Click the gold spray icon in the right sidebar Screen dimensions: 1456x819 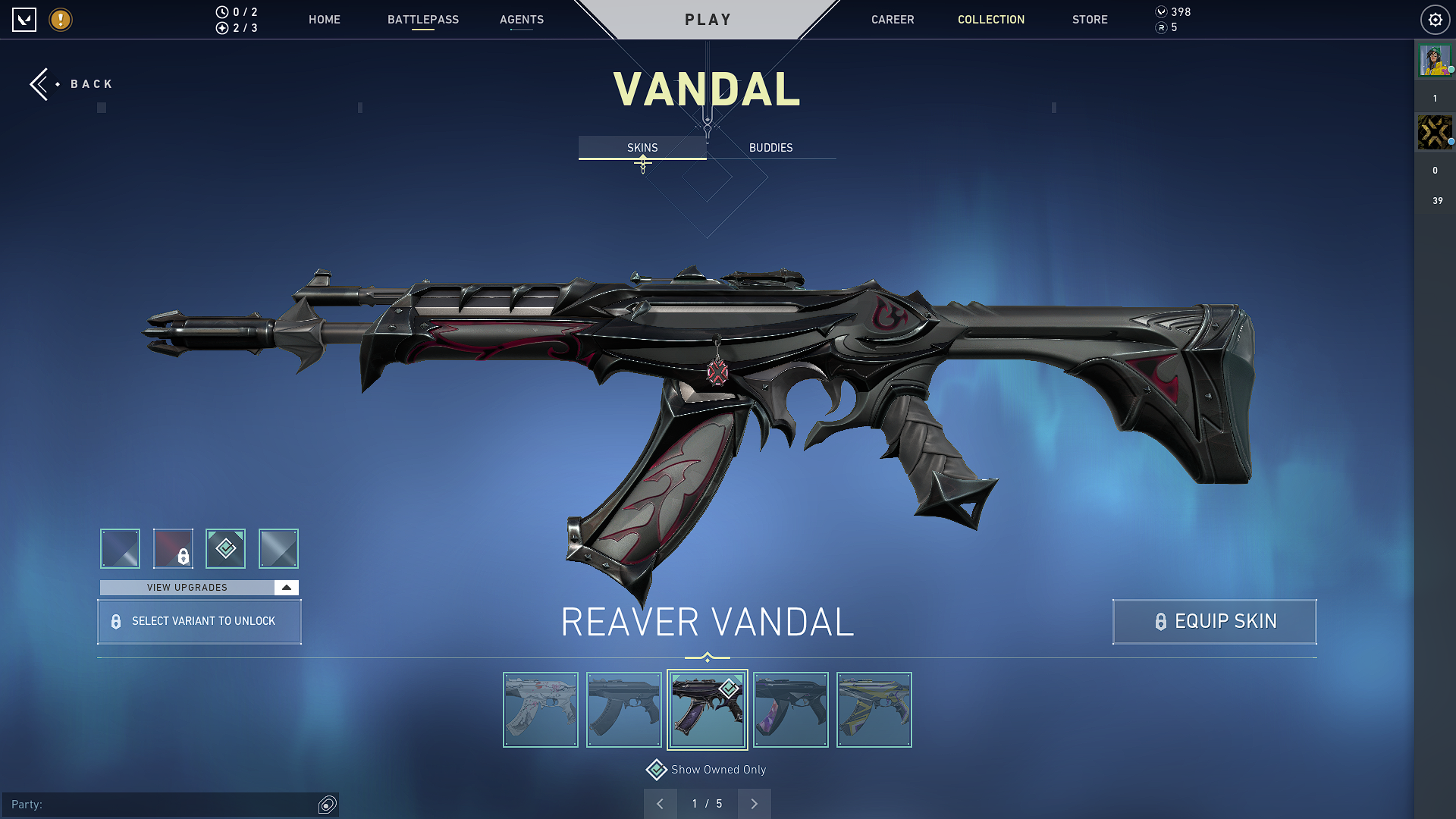click(x=1434, y=132)
